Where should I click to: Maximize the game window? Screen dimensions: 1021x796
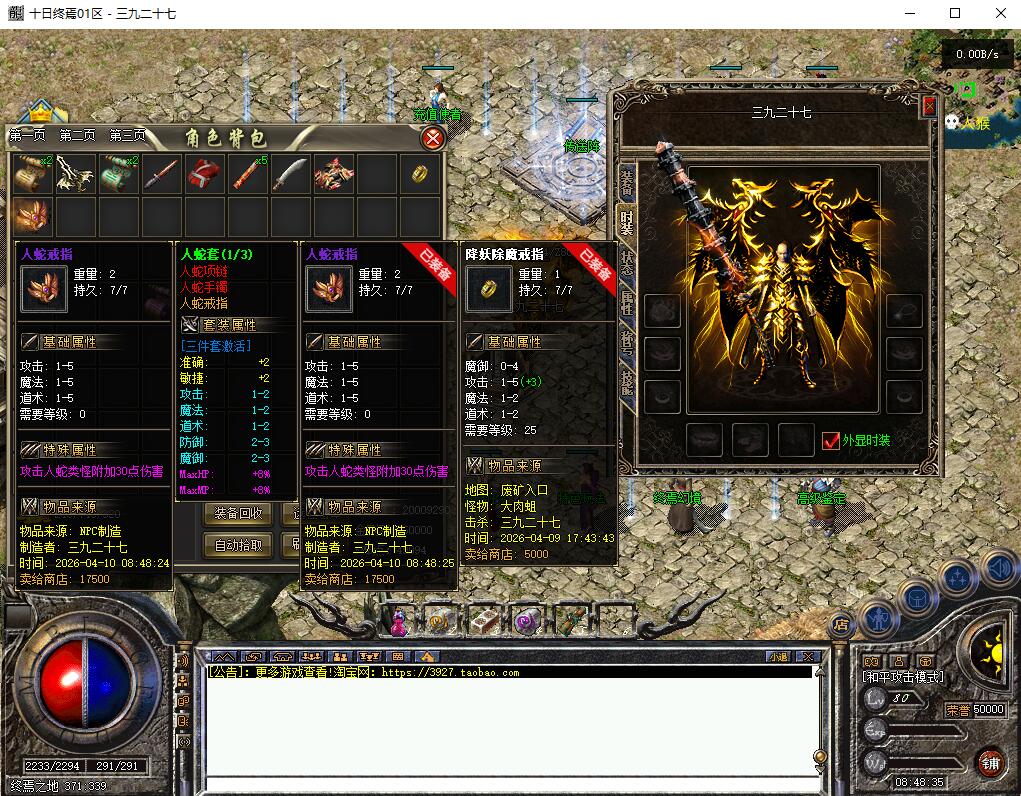click(955, 13)
